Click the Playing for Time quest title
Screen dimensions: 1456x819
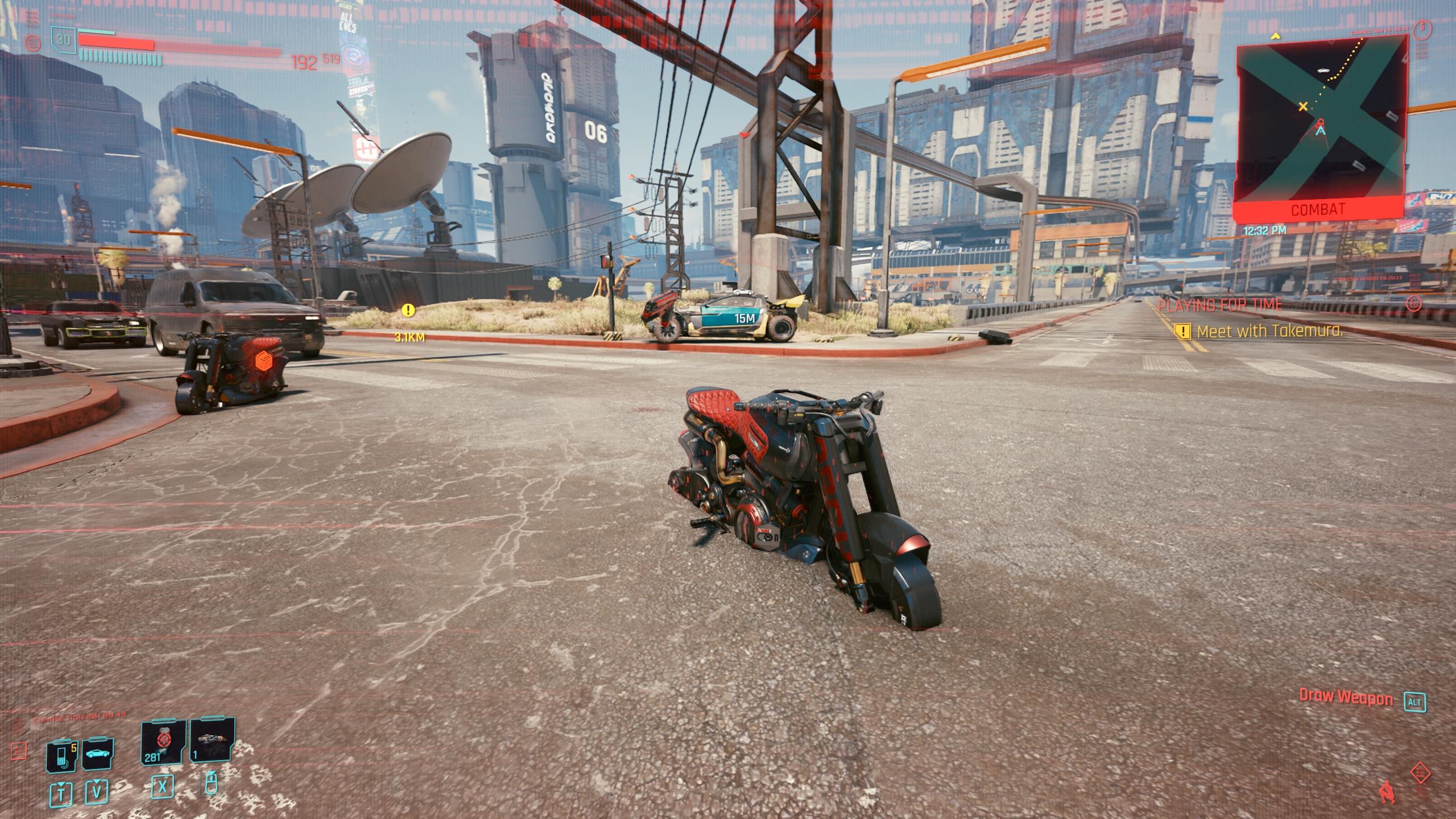pos(1220,305)
